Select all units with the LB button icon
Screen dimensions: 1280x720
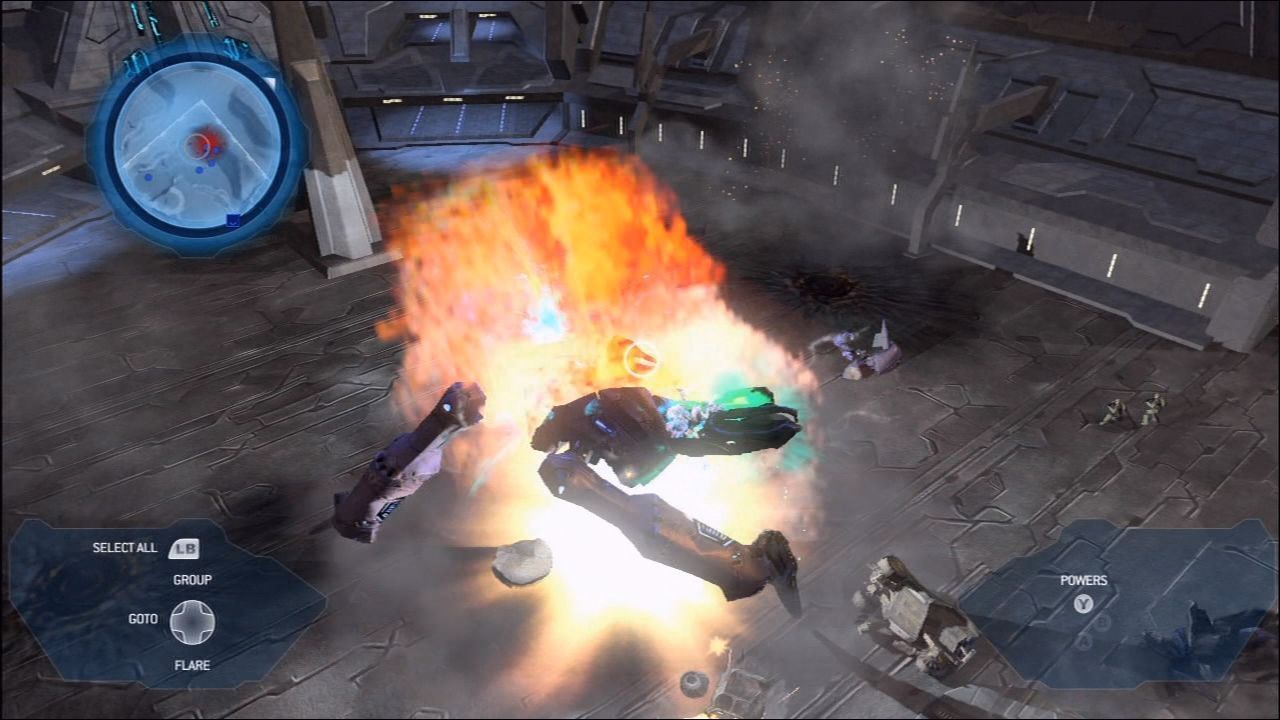coord(186,547)
